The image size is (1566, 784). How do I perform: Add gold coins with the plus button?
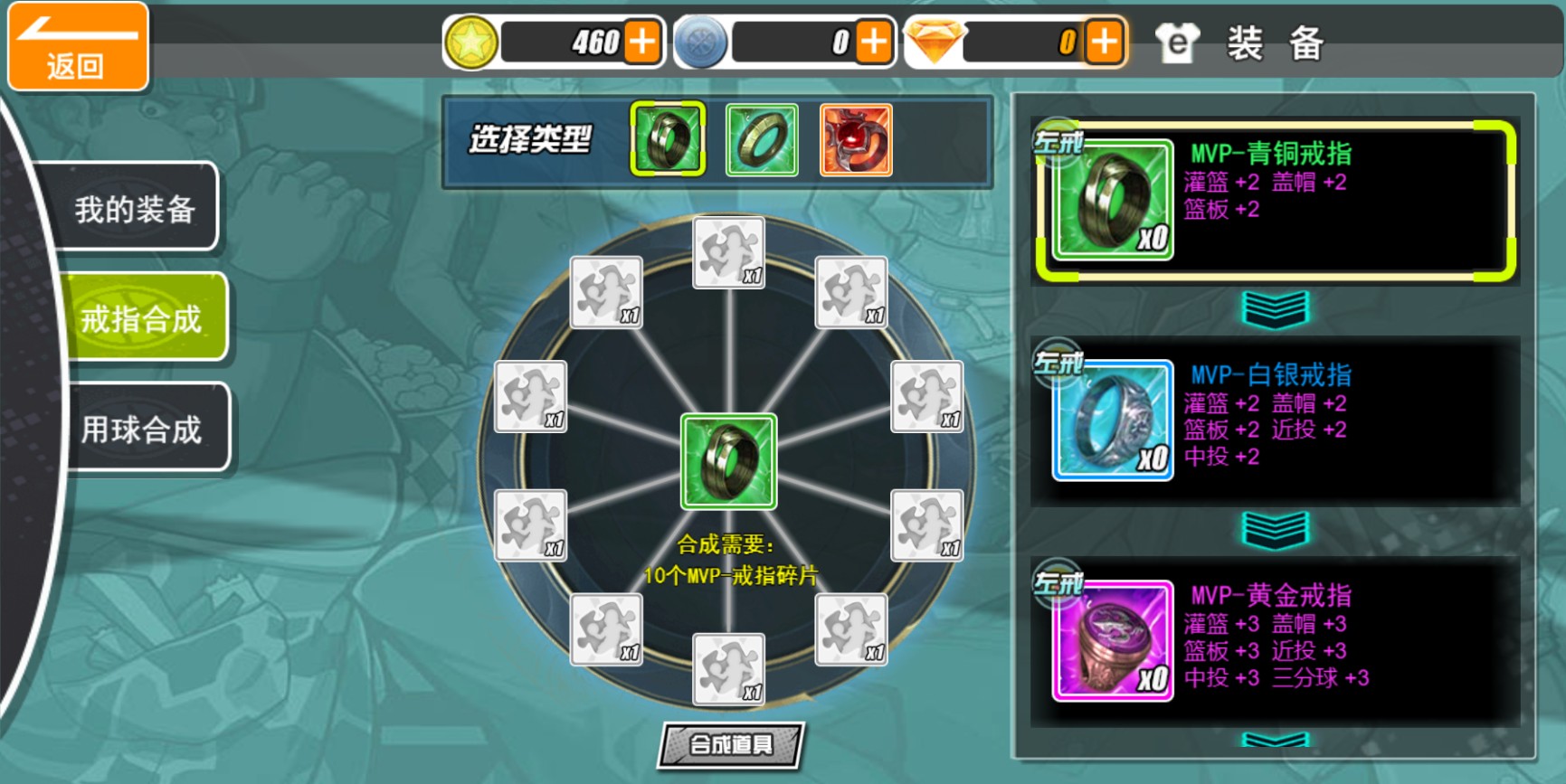(642, 42)
